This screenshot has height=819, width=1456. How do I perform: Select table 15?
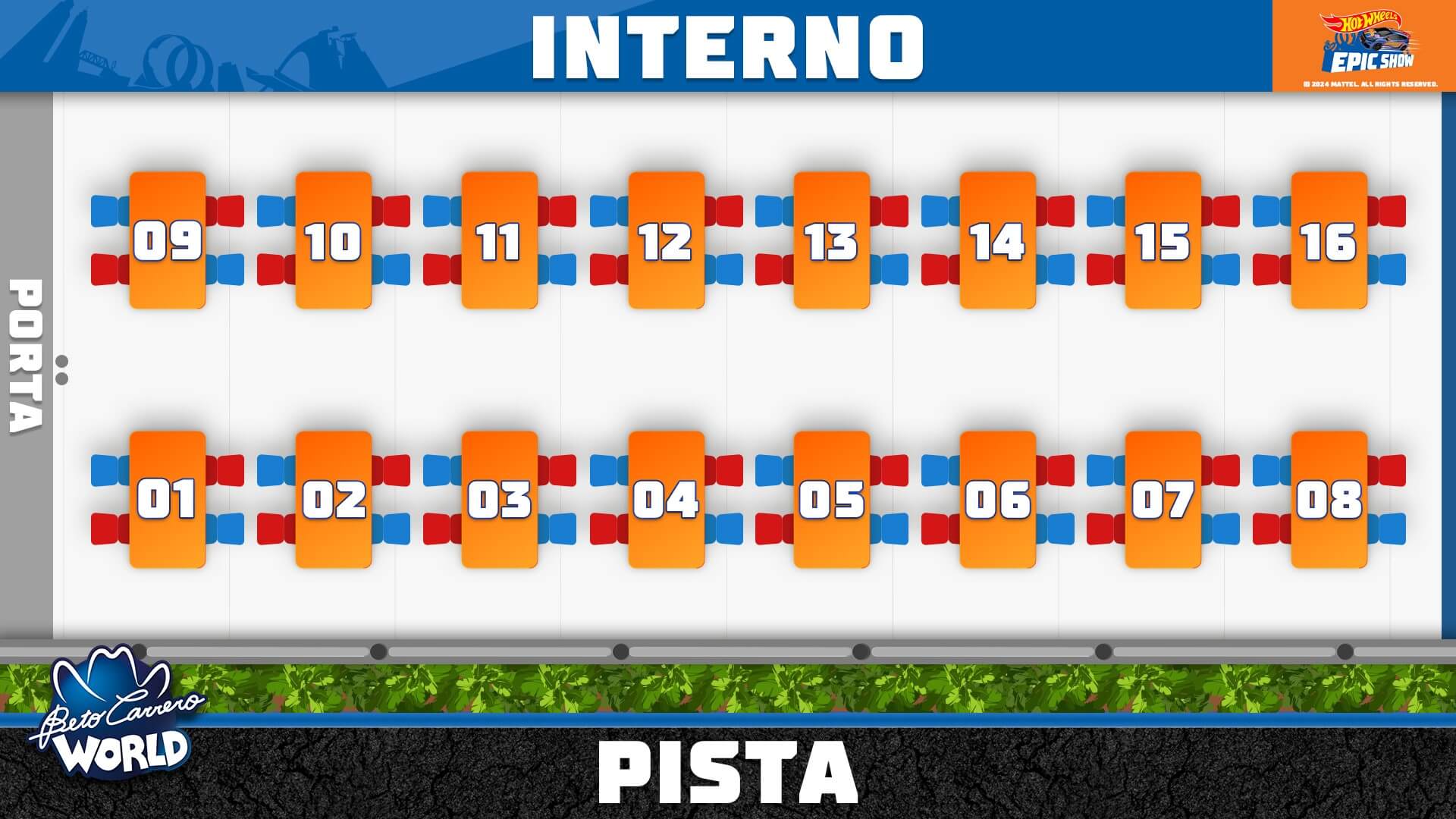click(1163, 240)
